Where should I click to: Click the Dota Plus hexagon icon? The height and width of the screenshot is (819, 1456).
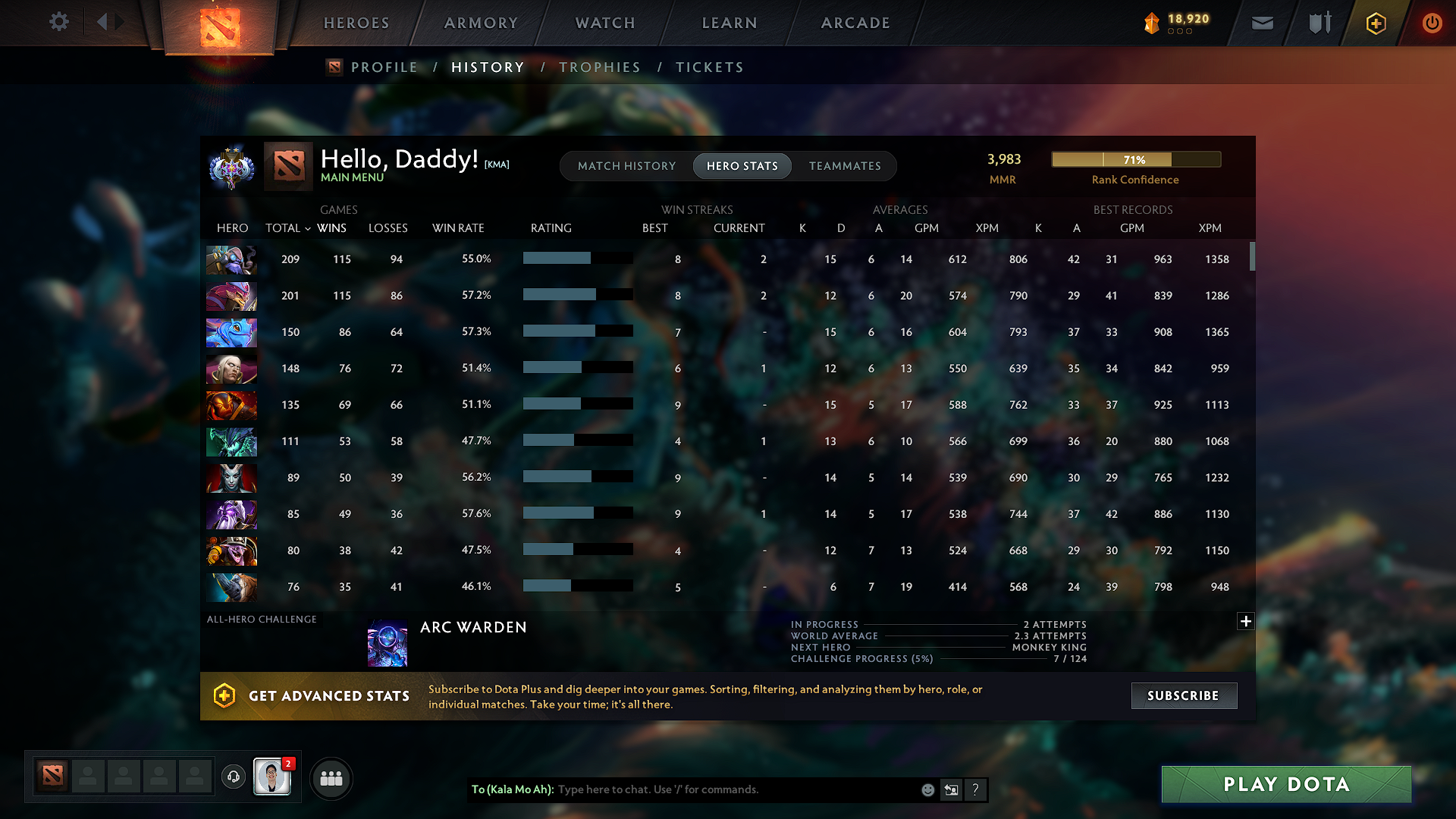click(x=1376, y=23)
